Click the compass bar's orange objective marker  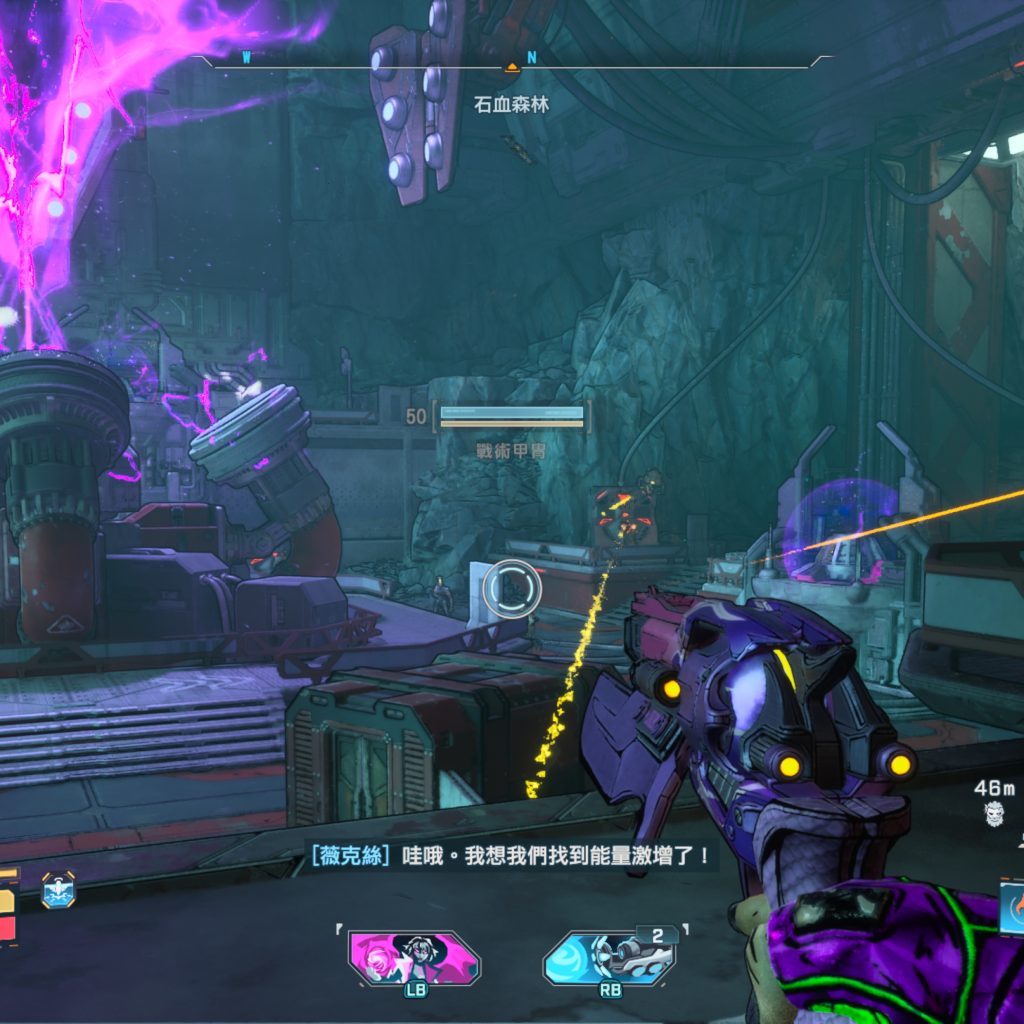tap(511, 67)
